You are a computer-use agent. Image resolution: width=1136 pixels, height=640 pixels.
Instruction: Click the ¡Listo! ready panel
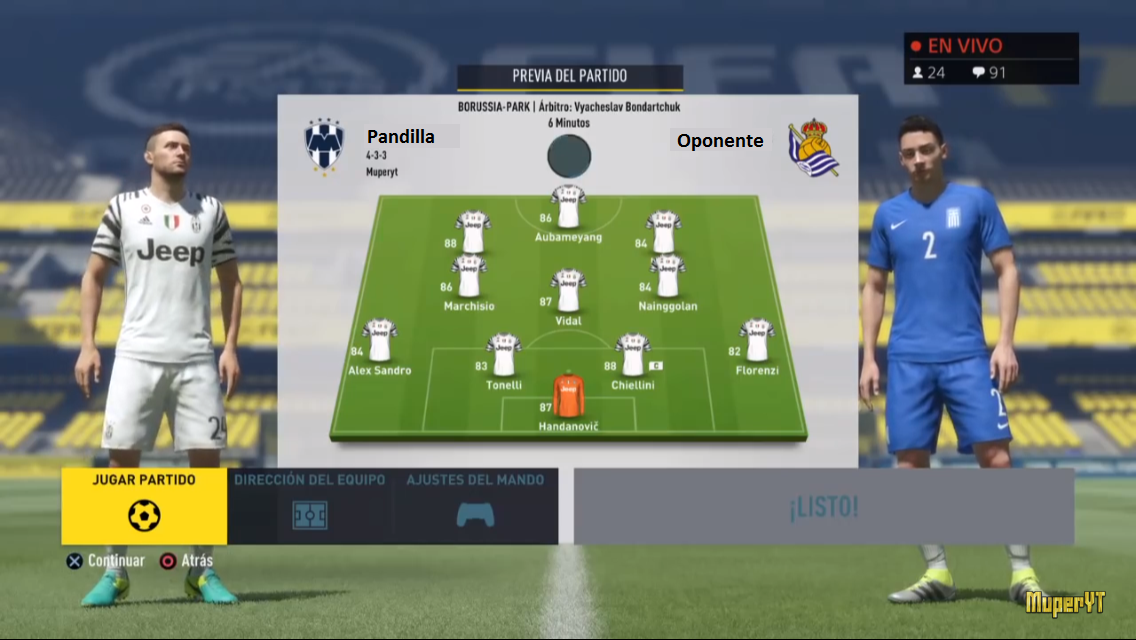[x=823, y=507]
